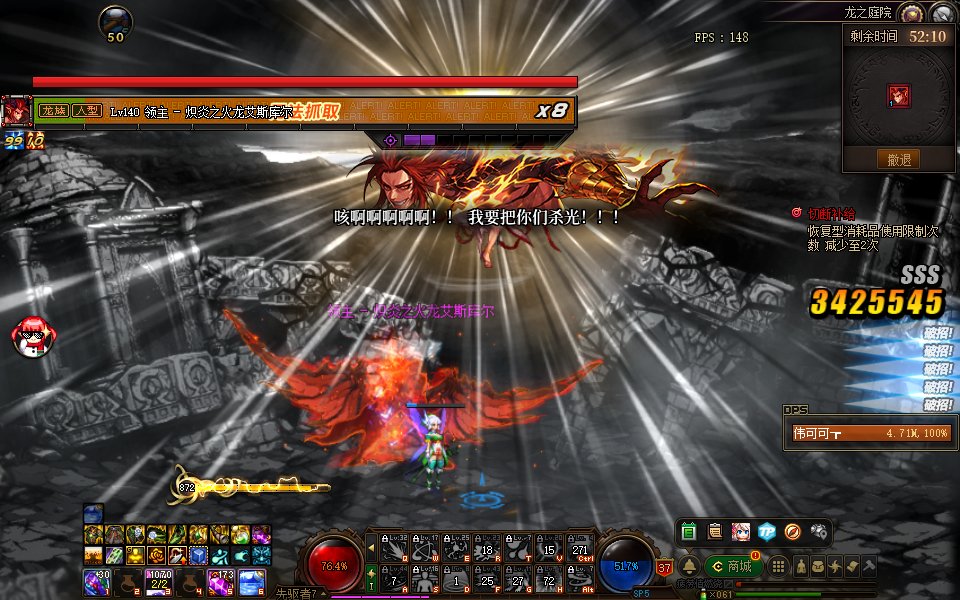
Task: Click the gold round emblem beside 龙之庭院
Action: (x=910, y=13)
